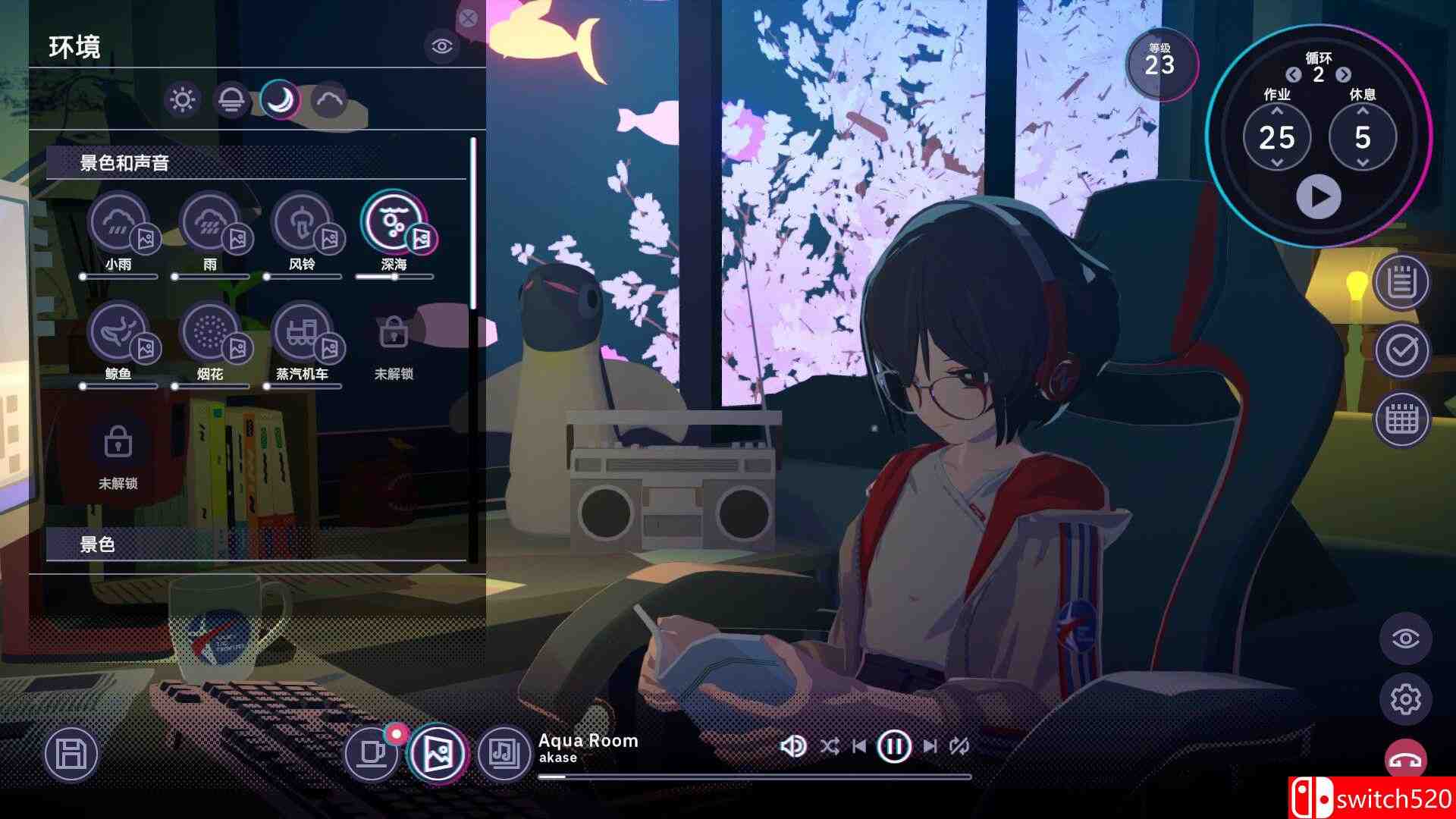Decrease 休息 time with the down arrow
The width and height of the screenshot is (1456, 819).
pyautogui.click(x=1363, y=161)
